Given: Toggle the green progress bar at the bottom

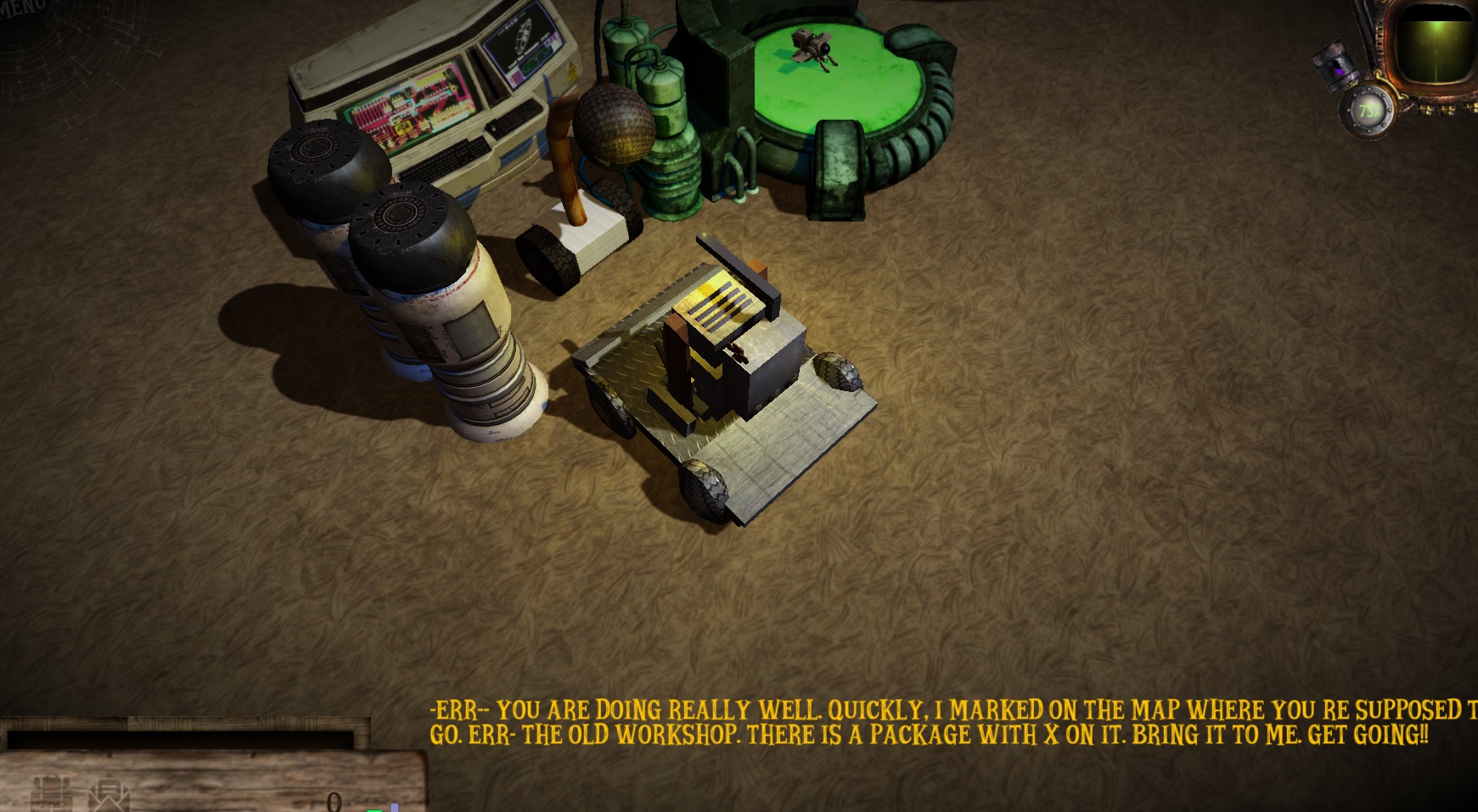Looking at the screenshot, I should pos(373,809).
